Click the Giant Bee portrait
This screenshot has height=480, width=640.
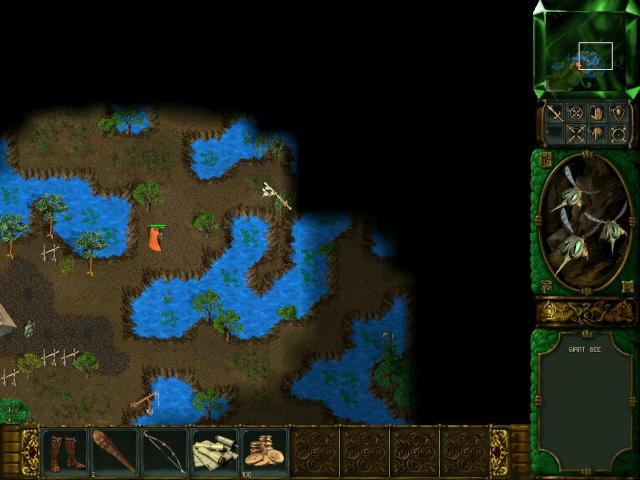[x=585, y=222]
